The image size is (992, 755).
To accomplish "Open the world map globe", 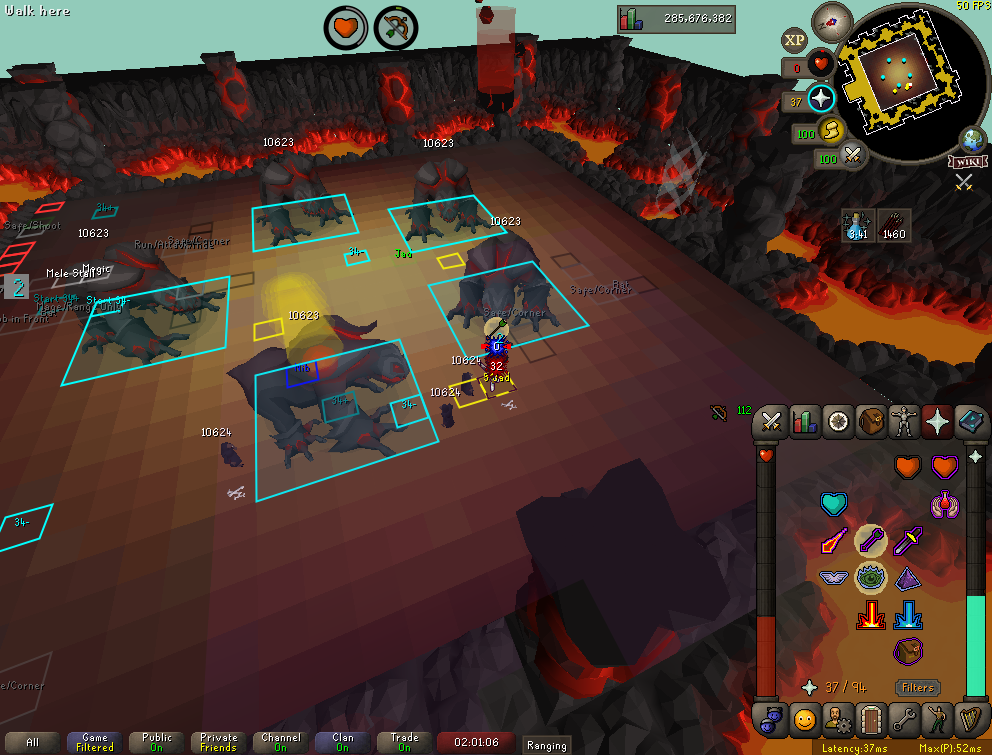I will (x=970, y=139).
